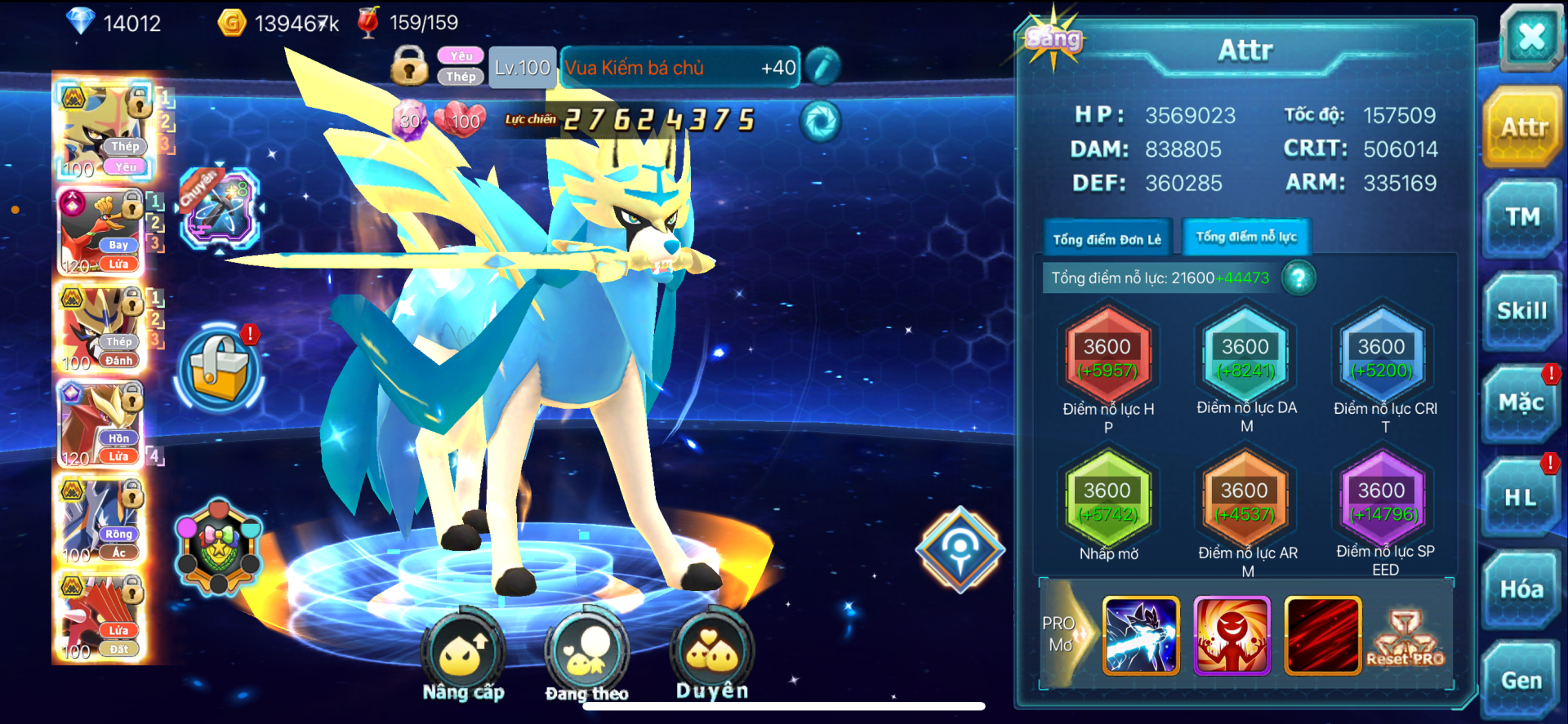This screenshot has height=724, width=1568.
Task: Choose the red HP effort point hexagon
Action: click(1107, 358)
